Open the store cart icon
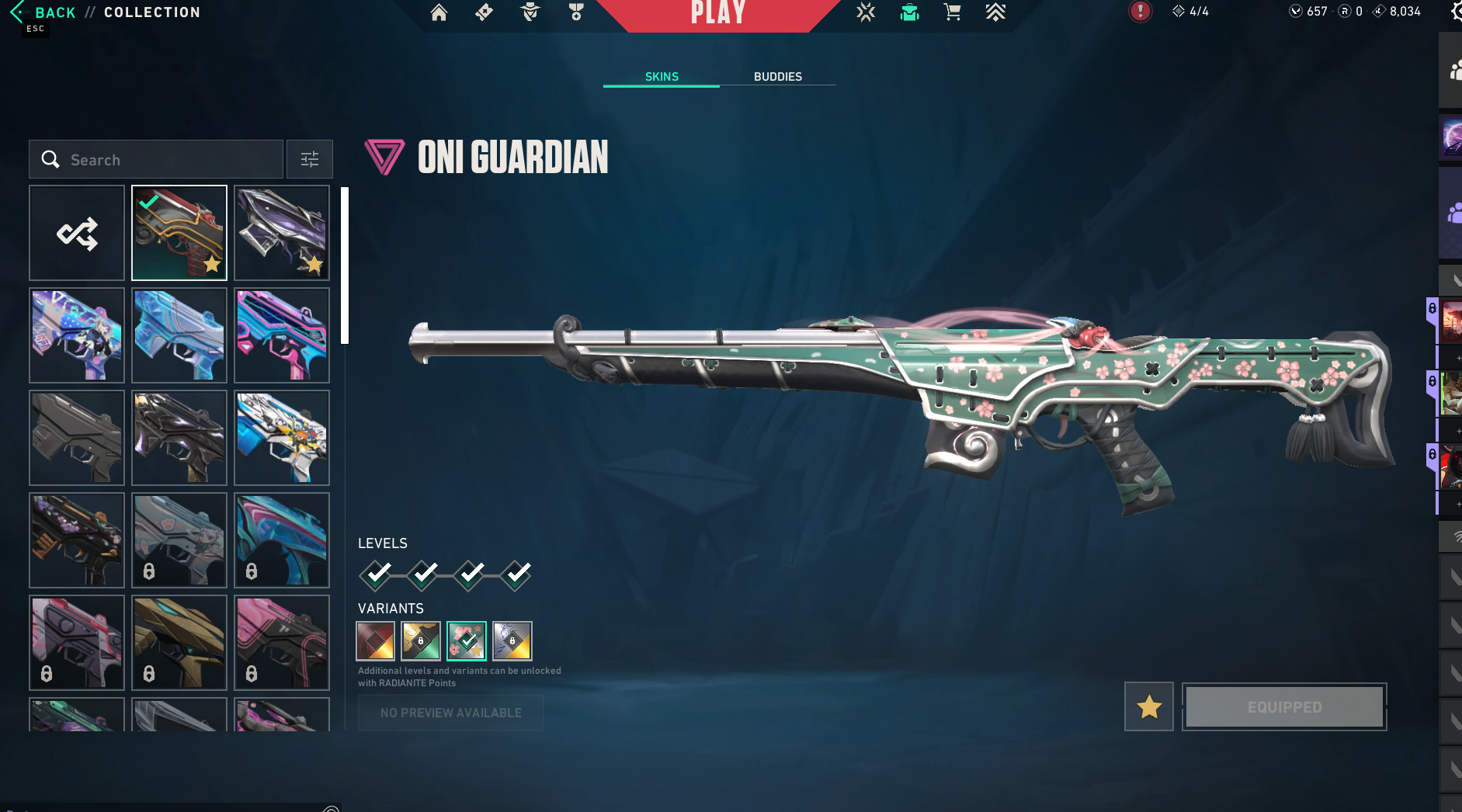Viewport: 1462px width, 812px height. click(x=952, y=12)
